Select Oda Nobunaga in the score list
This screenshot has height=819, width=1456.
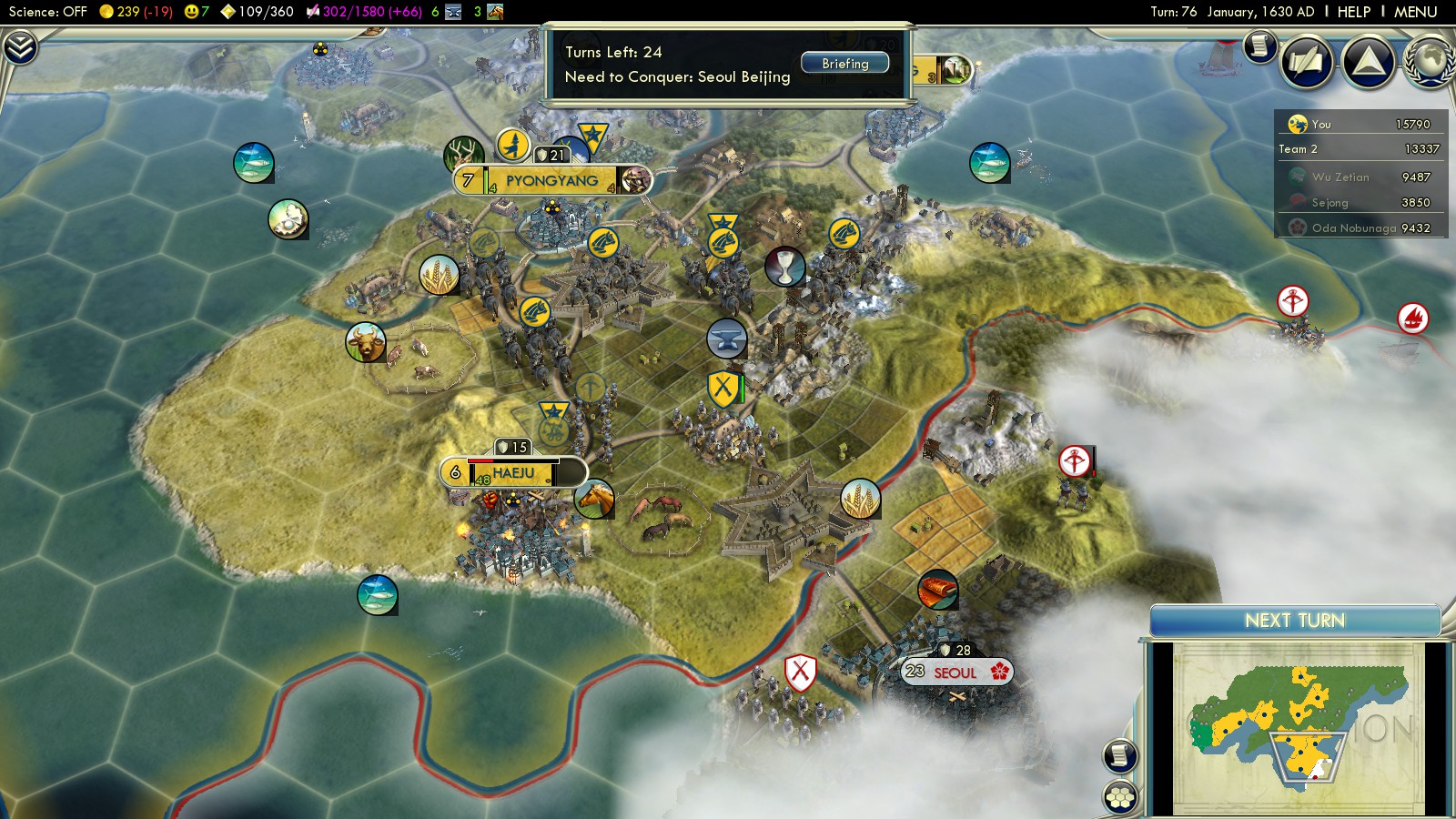pyautogui.click(x=1353, y=228)
